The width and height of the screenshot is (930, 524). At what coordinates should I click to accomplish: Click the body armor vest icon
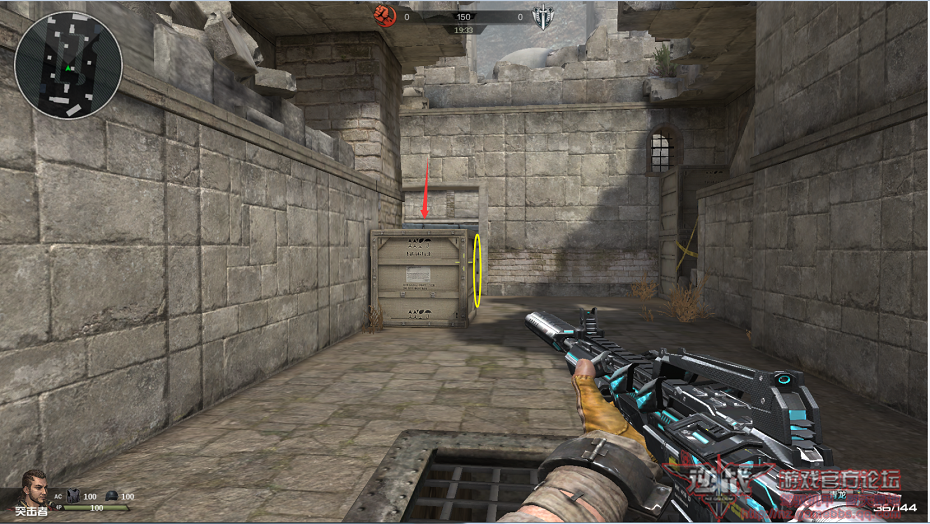point(73,495)
